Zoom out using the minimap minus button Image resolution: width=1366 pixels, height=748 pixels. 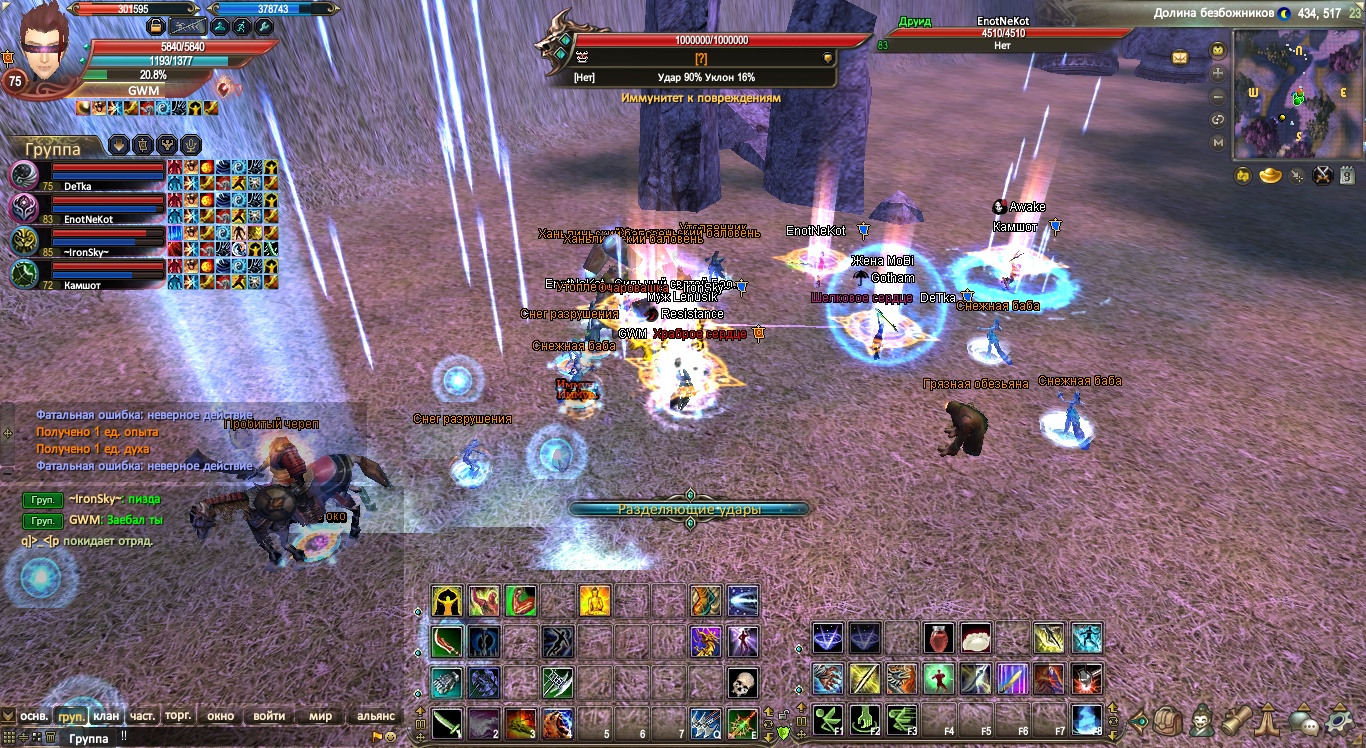(x=1218, y=97)
